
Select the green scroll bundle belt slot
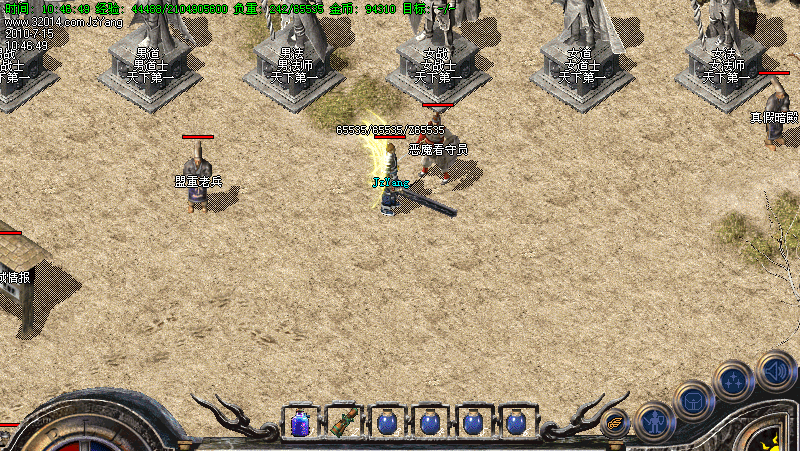tap(343, 423)
